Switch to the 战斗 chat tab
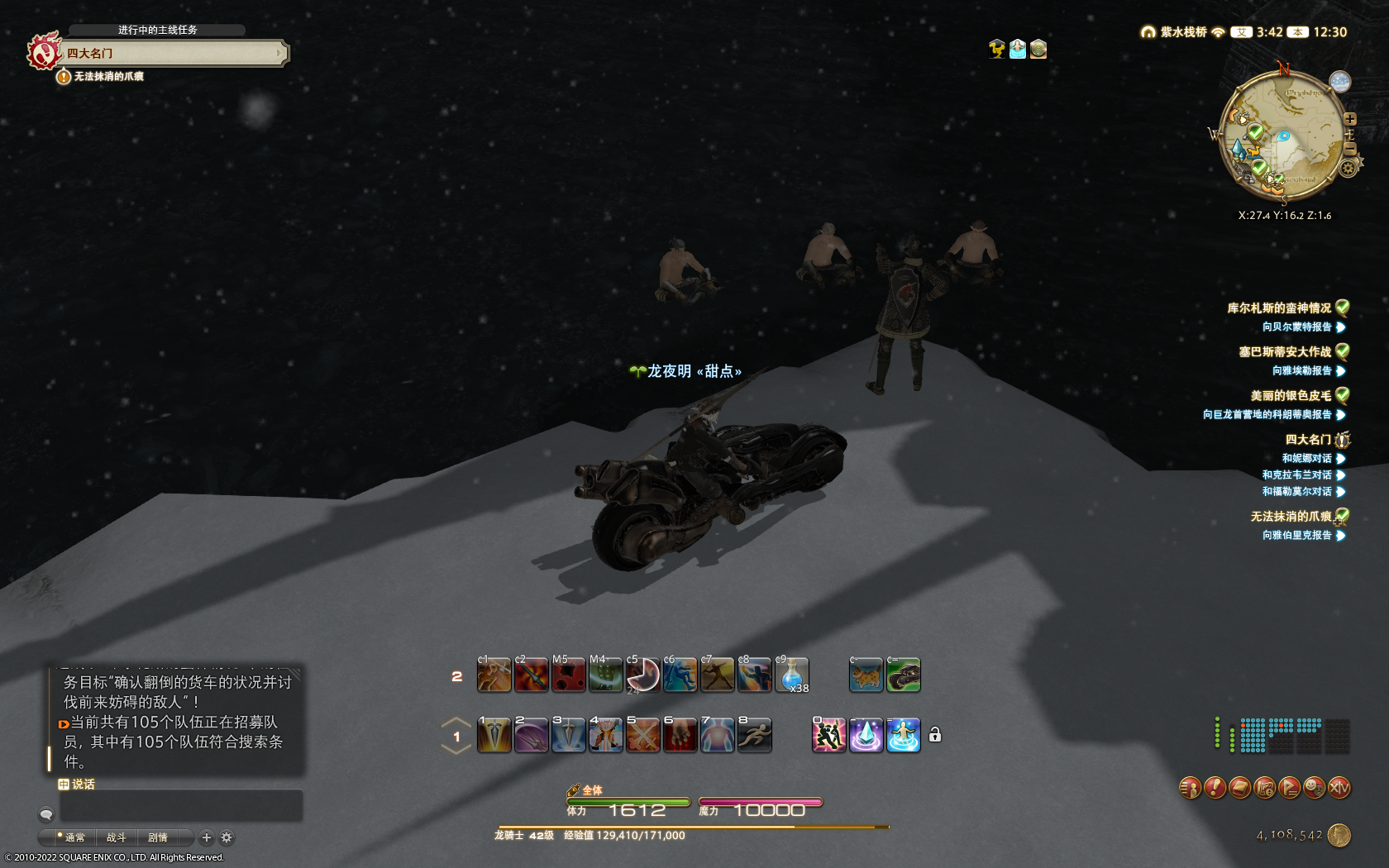Viewport: 1389px width, 868px height. coord(116,837)
